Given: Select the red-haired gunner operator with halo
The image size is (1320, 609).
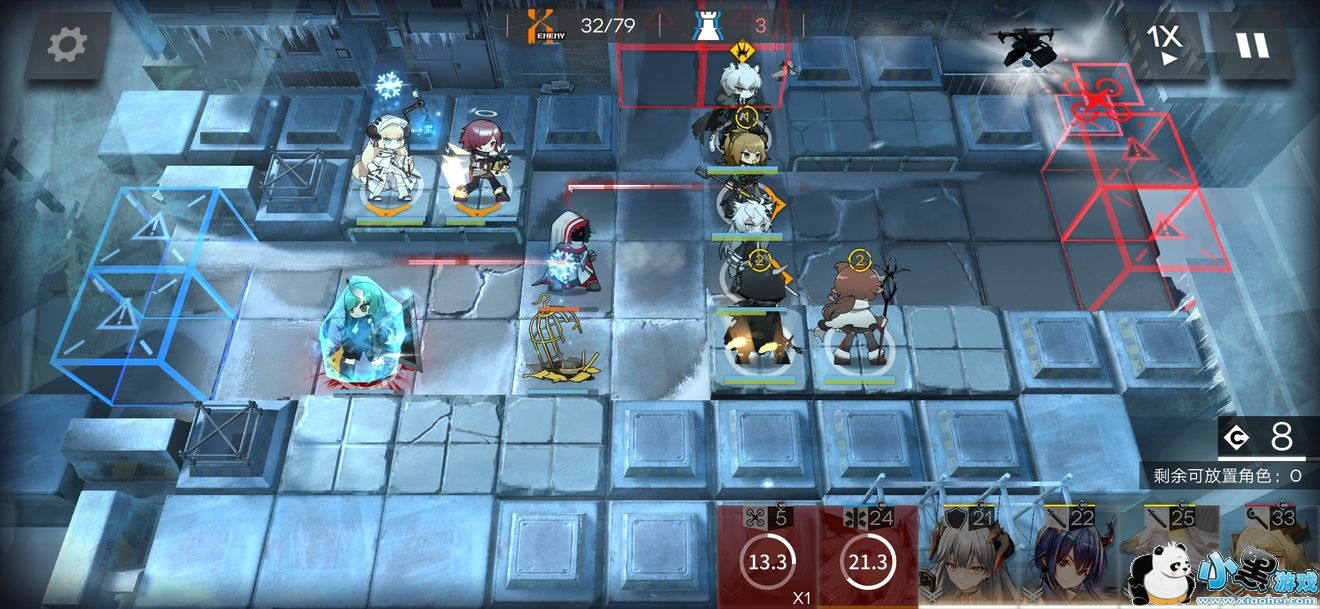Looking at the screenshot, I should pos(481,165).
